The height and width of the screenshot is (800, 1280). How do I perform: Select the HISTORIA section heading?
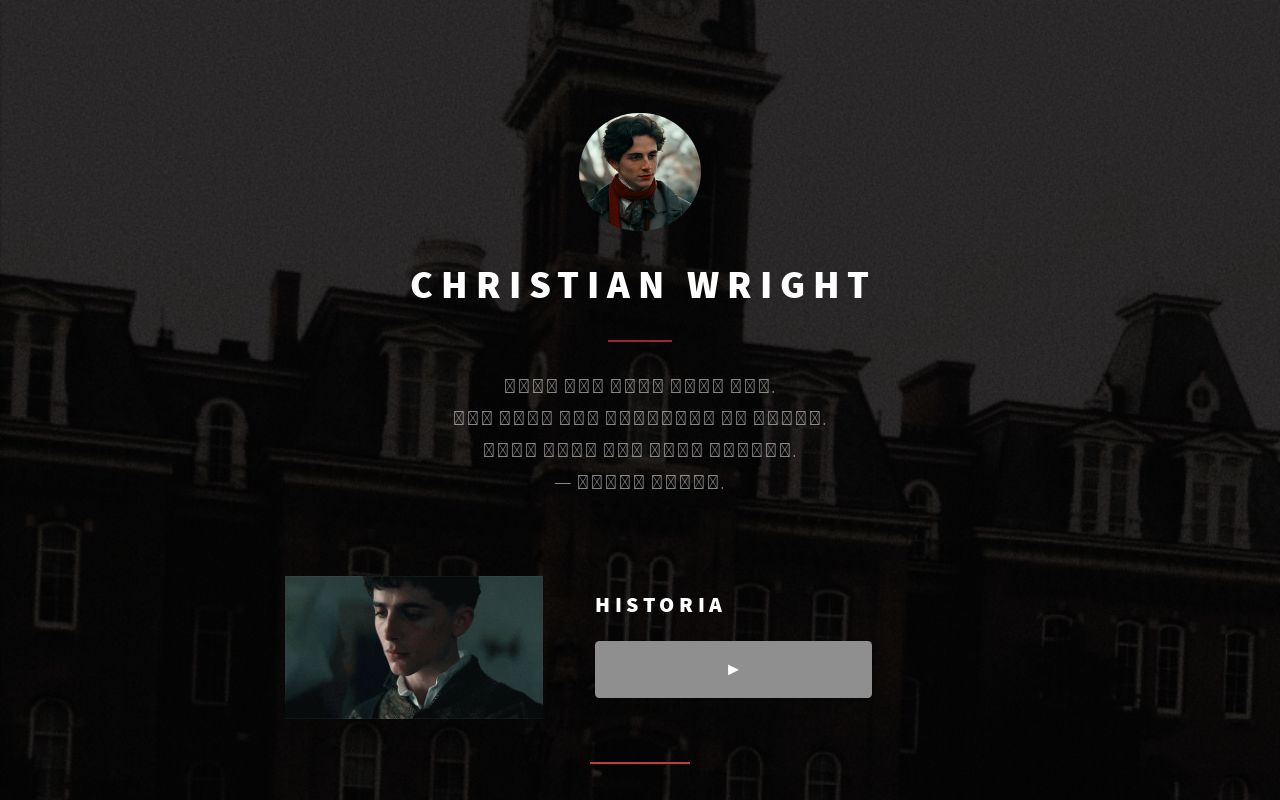pos(660,604)
